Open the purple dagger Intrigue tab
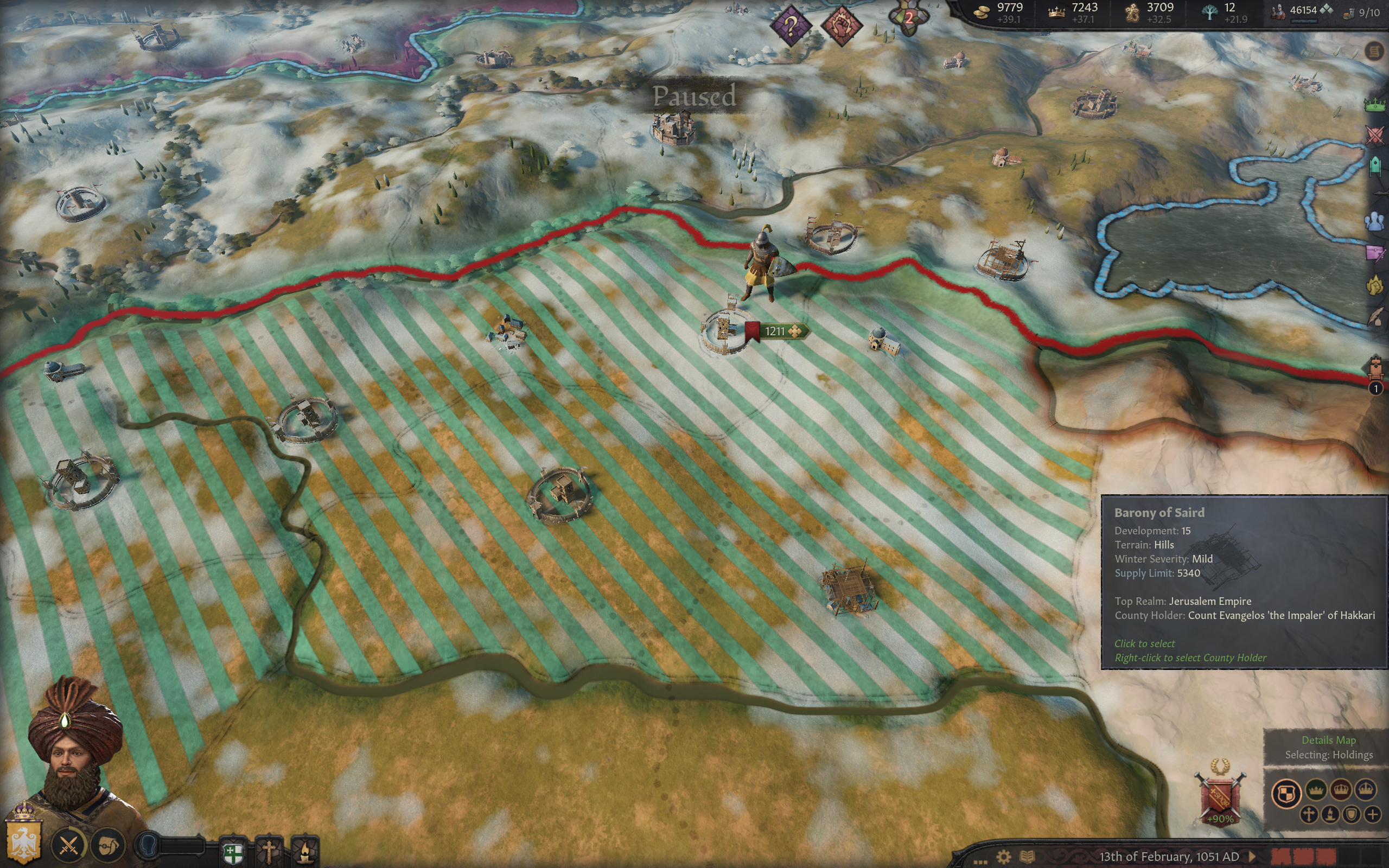The image size is (1389, 868). [1375, 253]
